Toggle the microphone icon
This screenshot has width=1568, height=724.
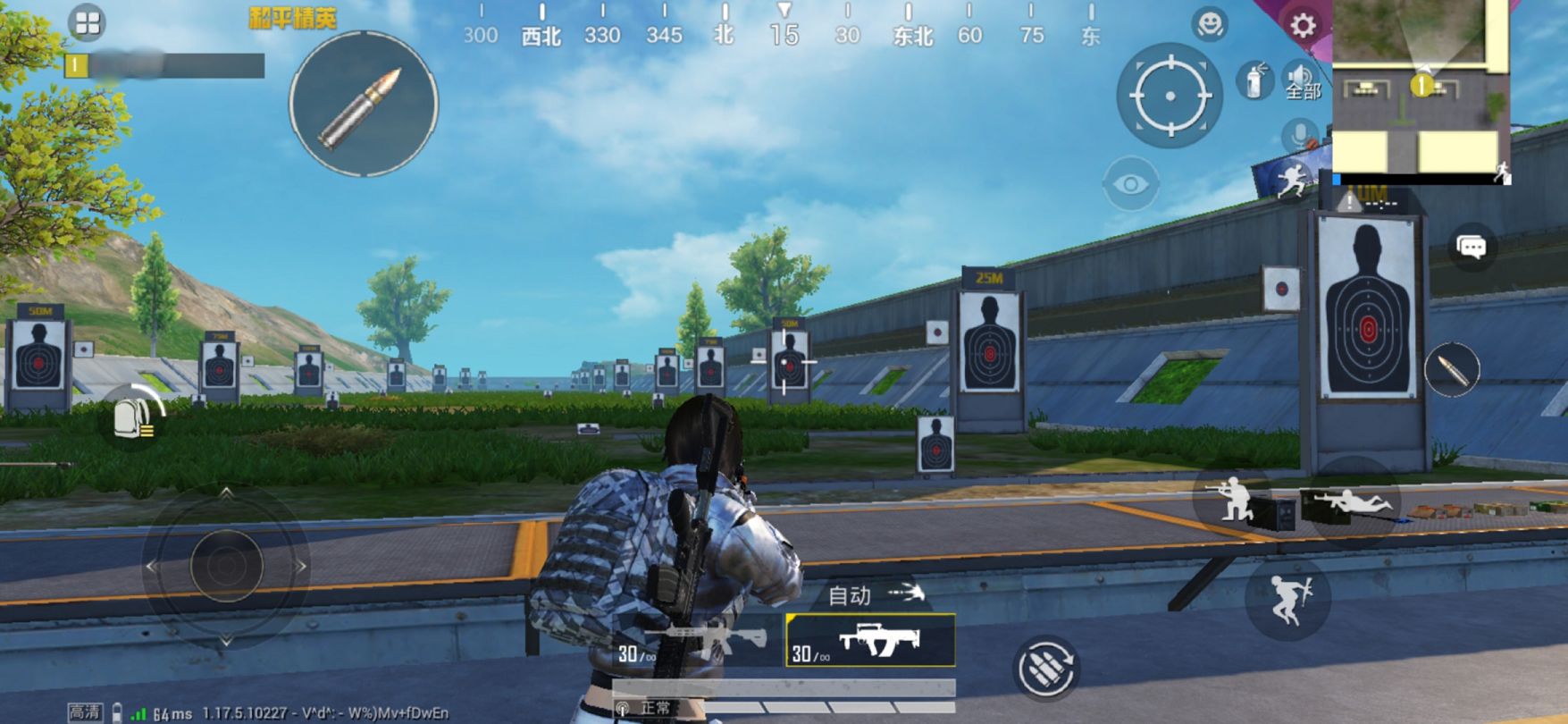click(x=1300, y=136)
